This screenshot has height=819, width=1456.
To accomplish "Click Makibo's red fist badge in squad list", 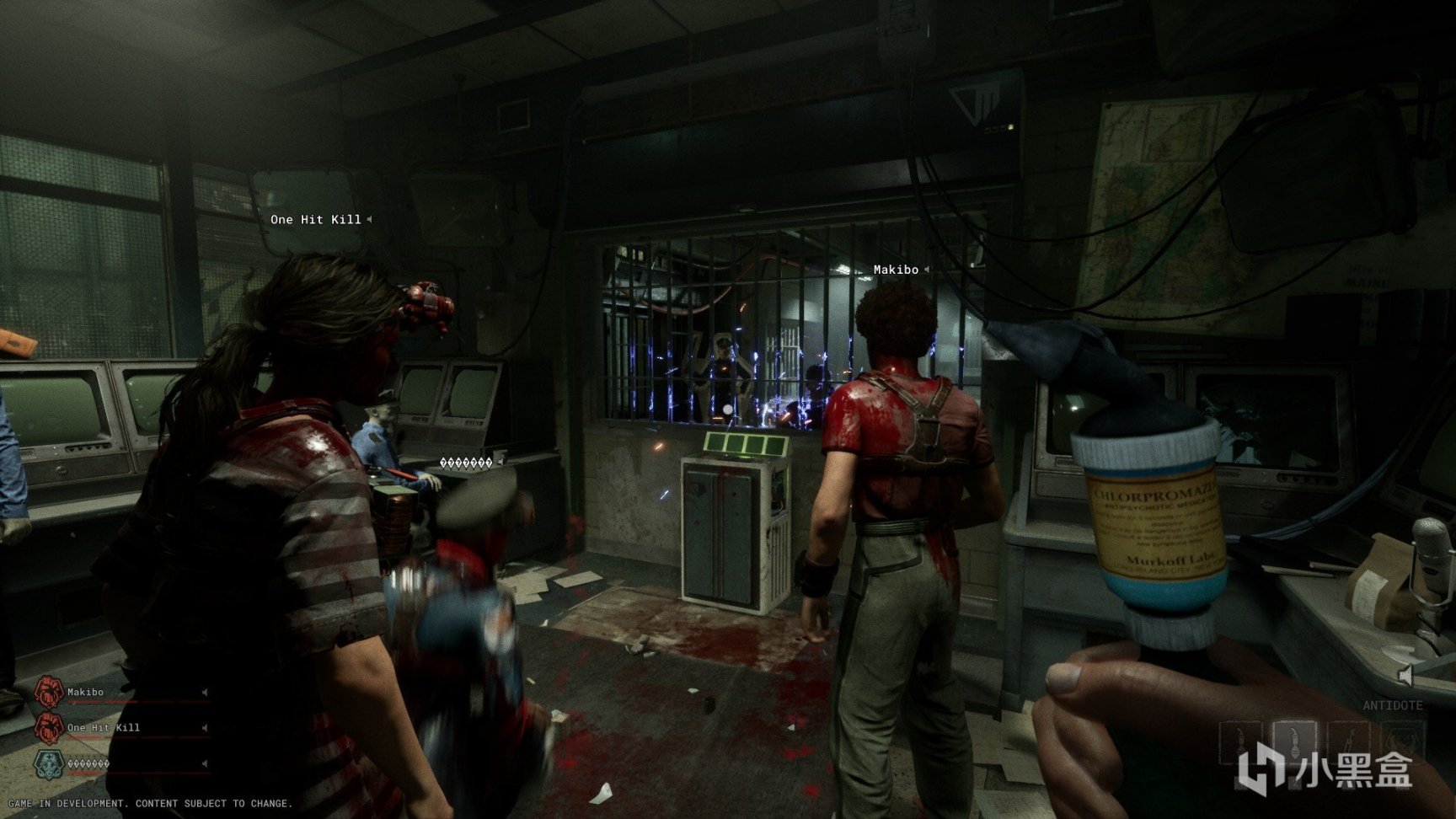I will (x=48, y=693).
